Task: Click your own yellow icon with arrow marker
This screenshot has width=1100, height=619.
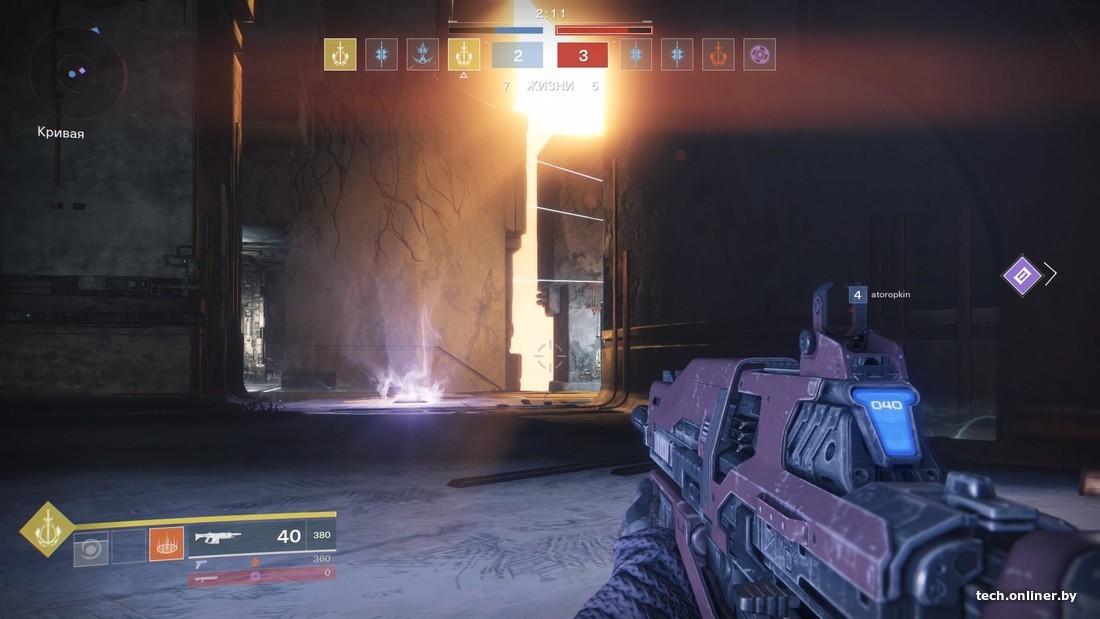Action: pos(463,54)
